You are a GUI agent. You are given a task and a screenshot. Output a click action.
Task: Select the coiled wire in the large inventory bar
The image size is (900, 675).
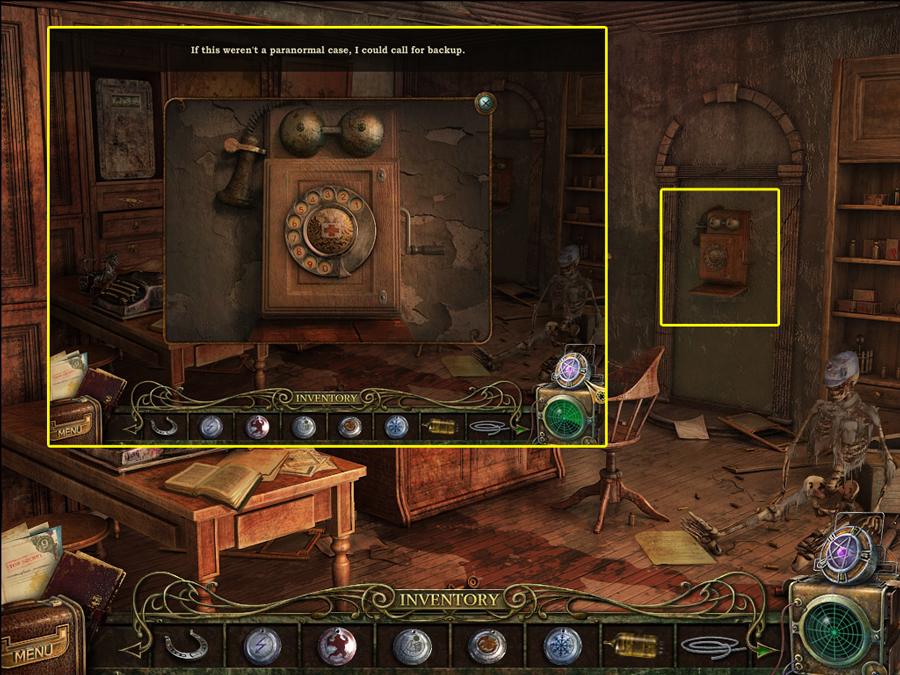711,647
